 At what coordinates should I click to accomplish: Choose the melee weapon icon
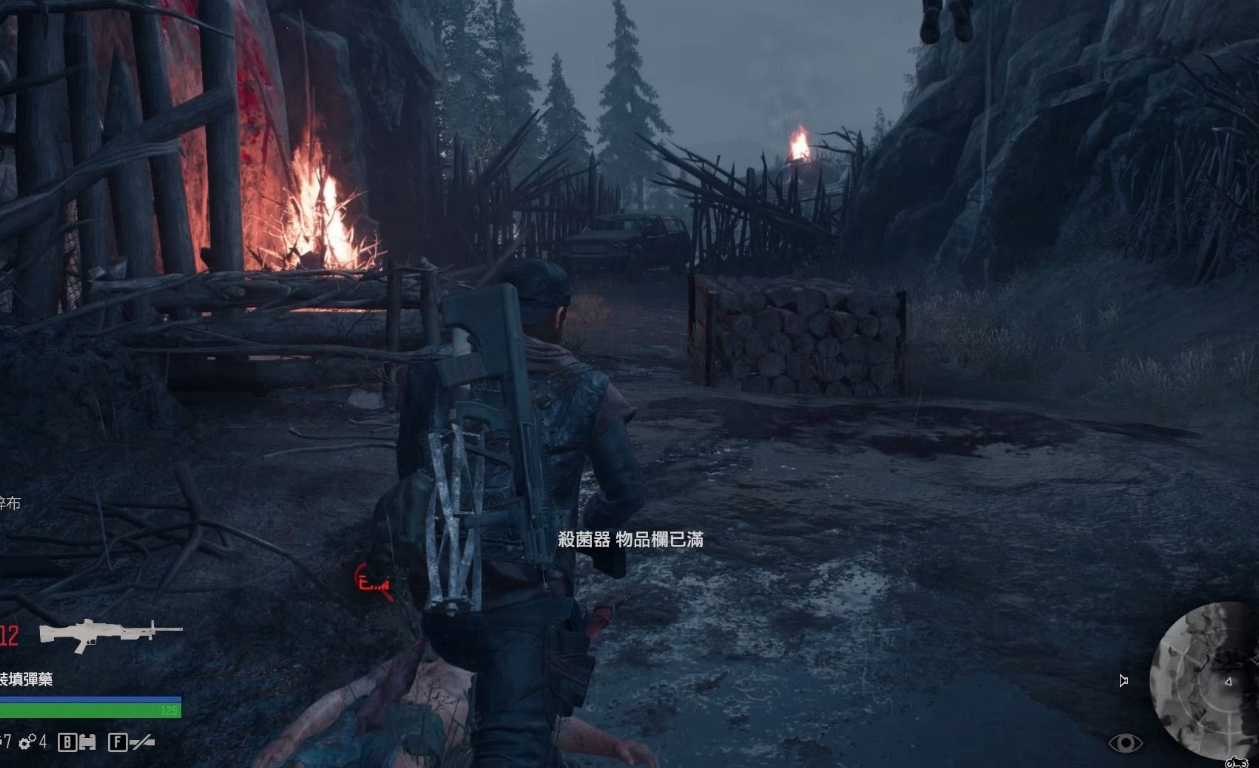coord(142,742)
